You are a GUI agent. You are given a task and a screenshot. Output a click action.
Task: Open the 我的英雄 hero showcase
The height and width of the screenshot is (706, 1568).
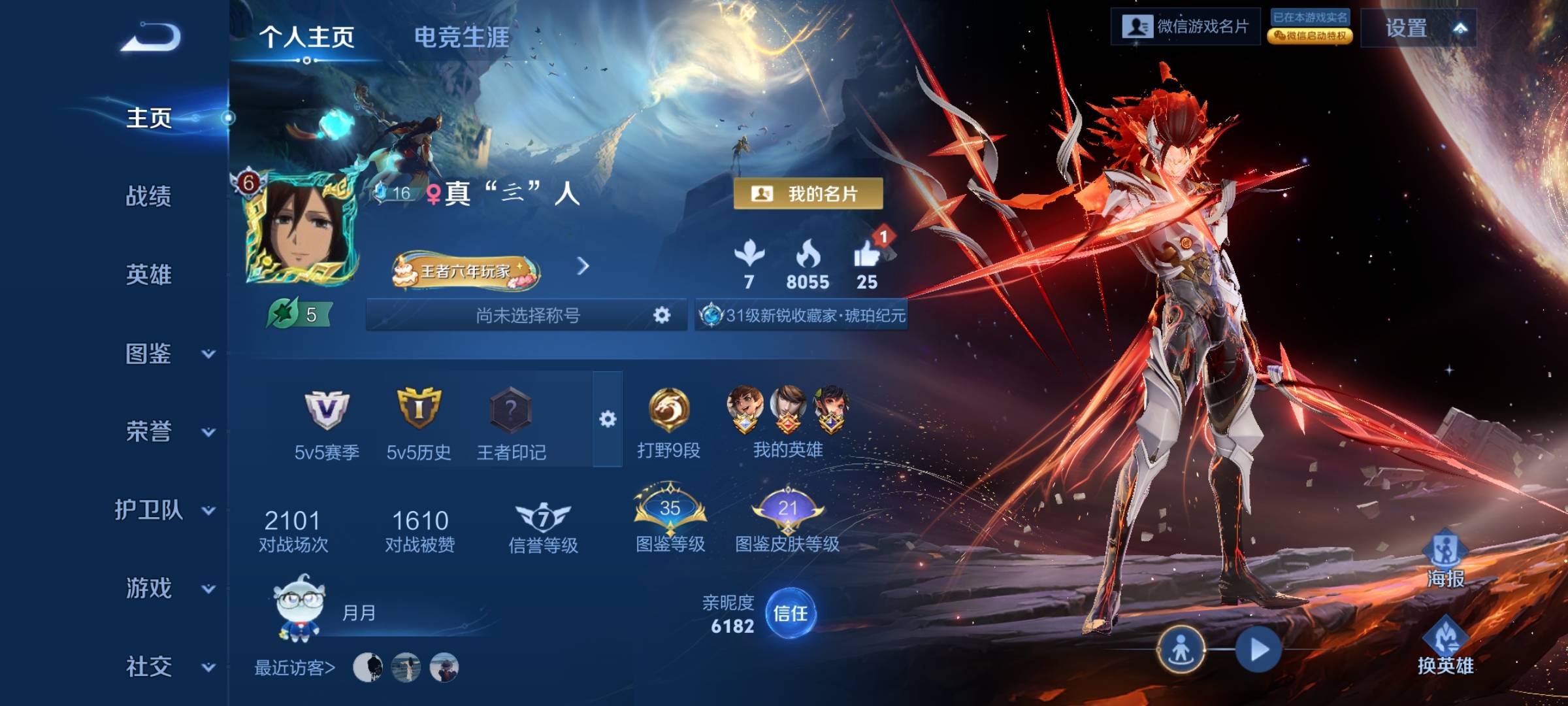point(788,411)
